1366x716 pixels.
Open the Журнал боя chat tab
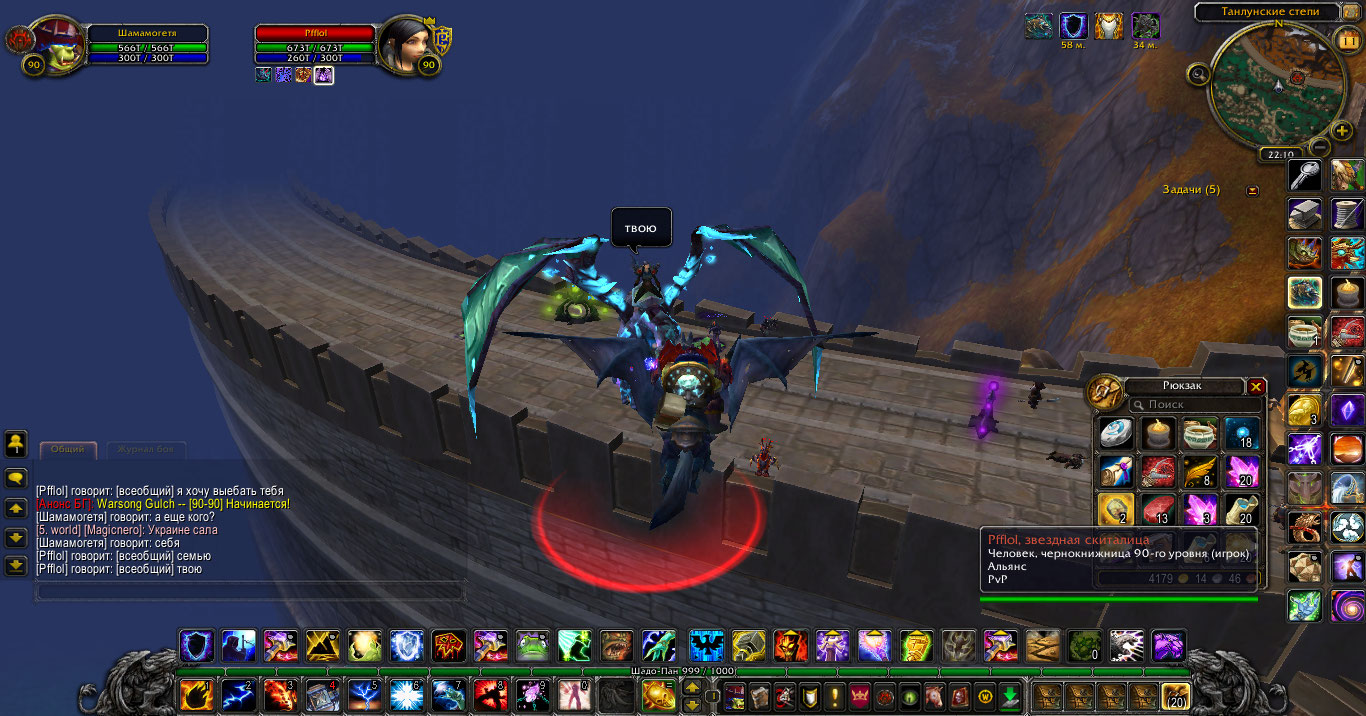pos(146,449)
